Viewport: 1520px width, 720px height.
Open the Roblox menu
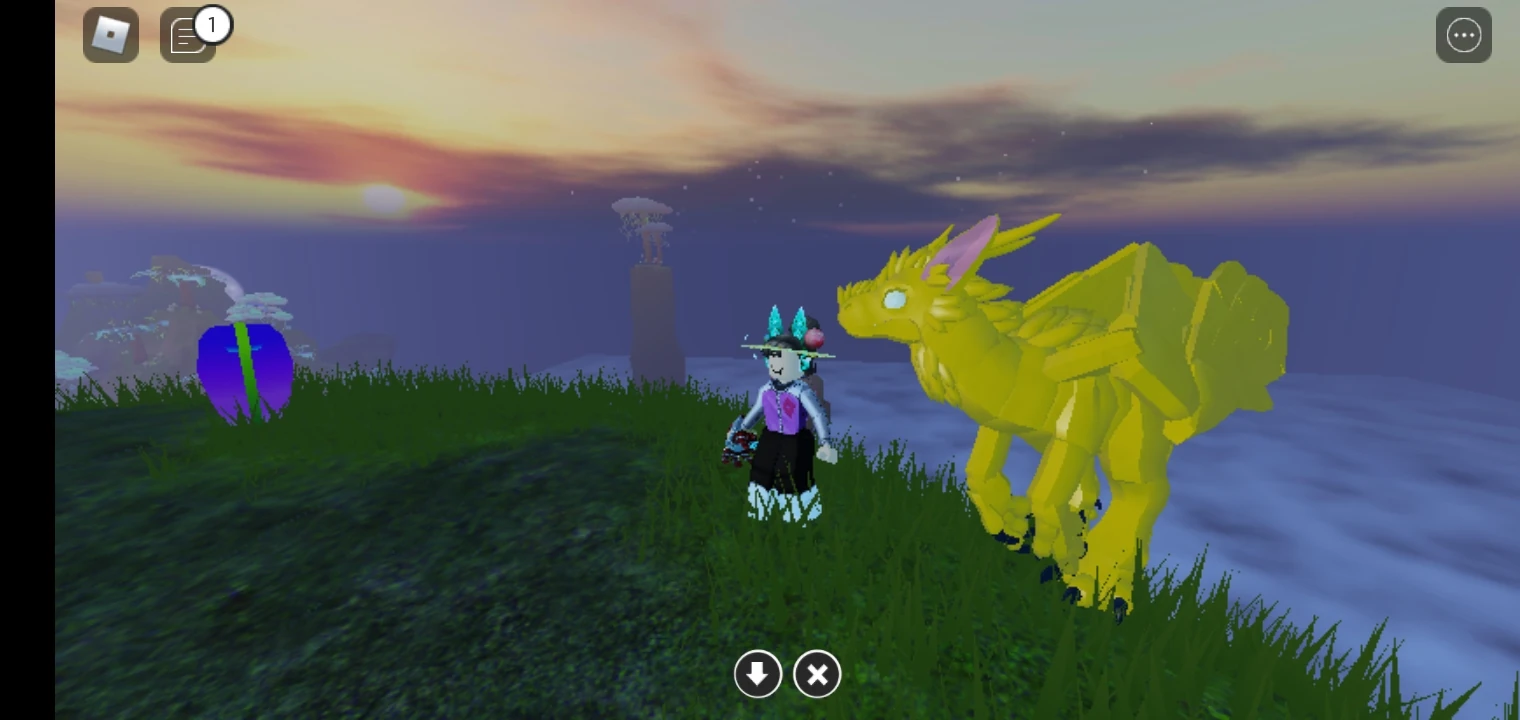(x=111, y=34)
